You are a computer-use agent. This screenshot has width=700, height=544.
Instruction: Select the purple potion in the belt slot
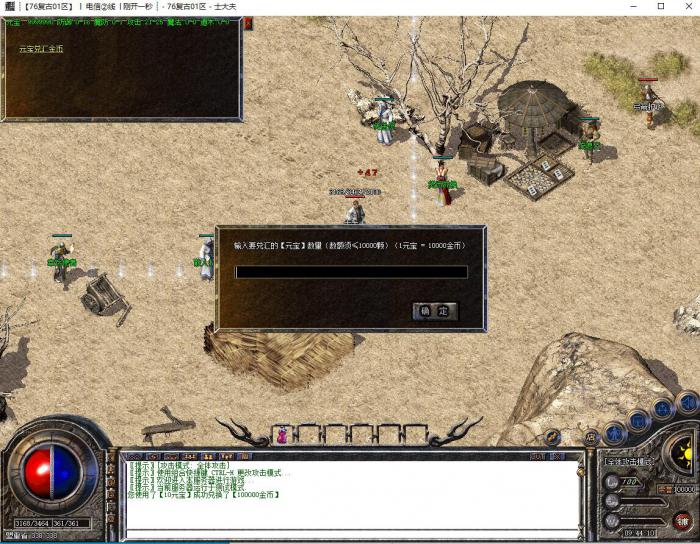pos(283,436)
